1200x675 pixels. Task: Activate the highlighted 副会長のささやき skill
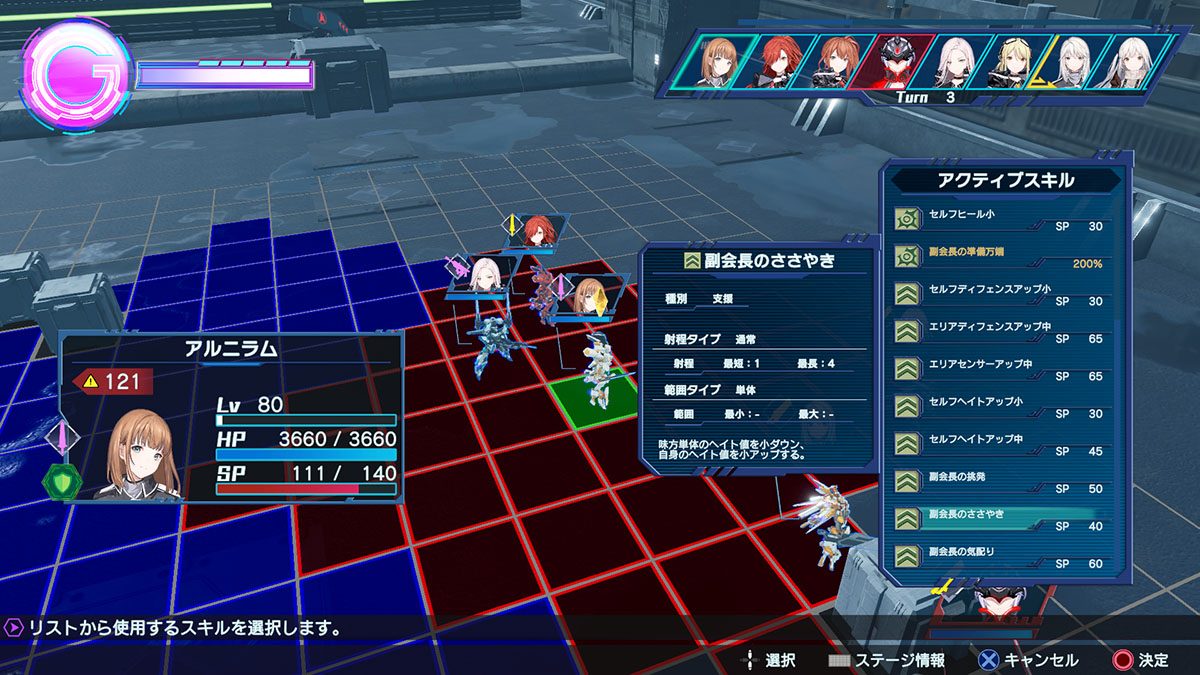[x=1000, y=520]
